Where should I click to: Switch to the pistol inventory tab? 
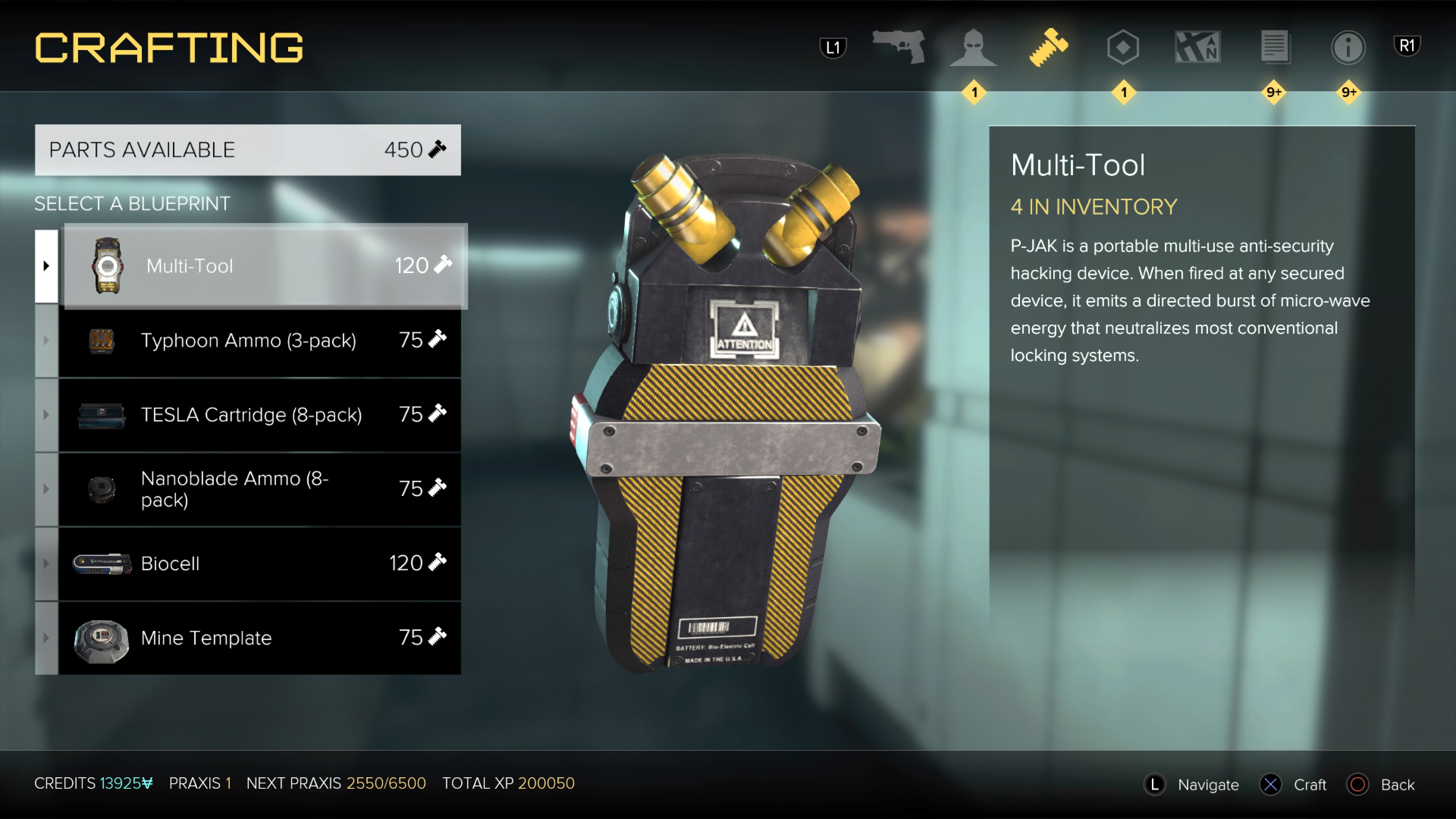click(899, 46)
